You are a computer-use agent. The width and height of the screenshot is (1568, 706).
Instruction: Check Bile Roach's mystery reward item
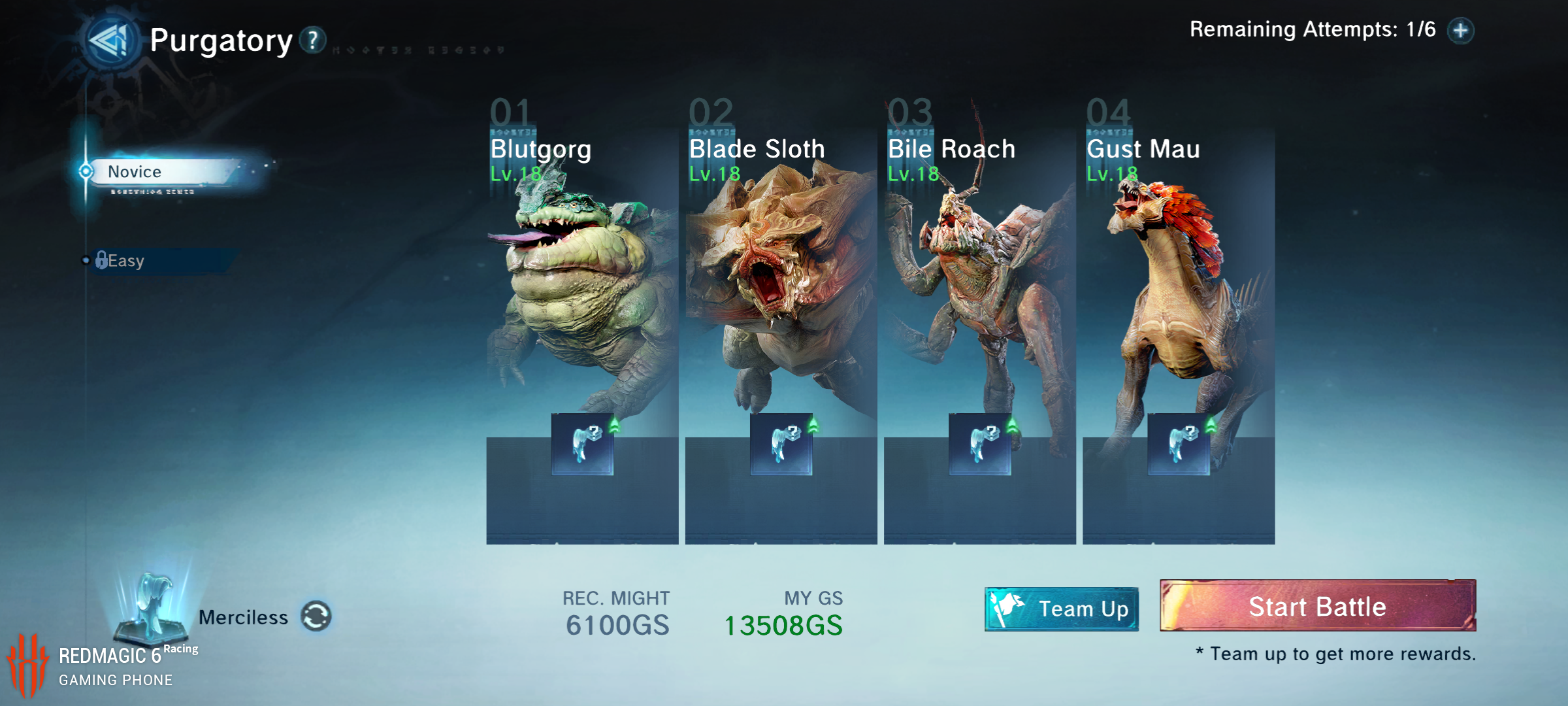[980, 444]
